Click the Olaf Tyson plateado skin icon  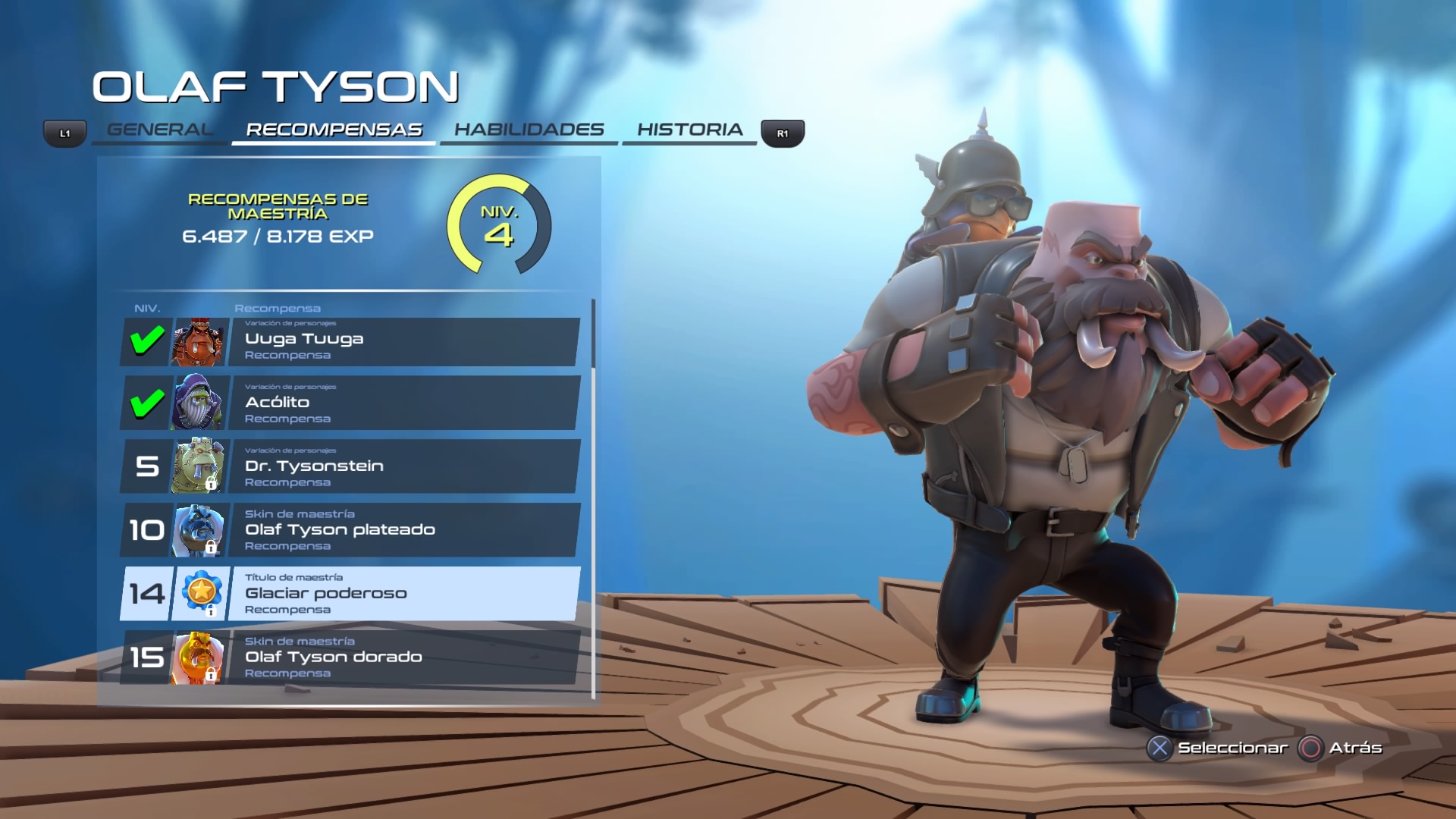pos(199,530)
